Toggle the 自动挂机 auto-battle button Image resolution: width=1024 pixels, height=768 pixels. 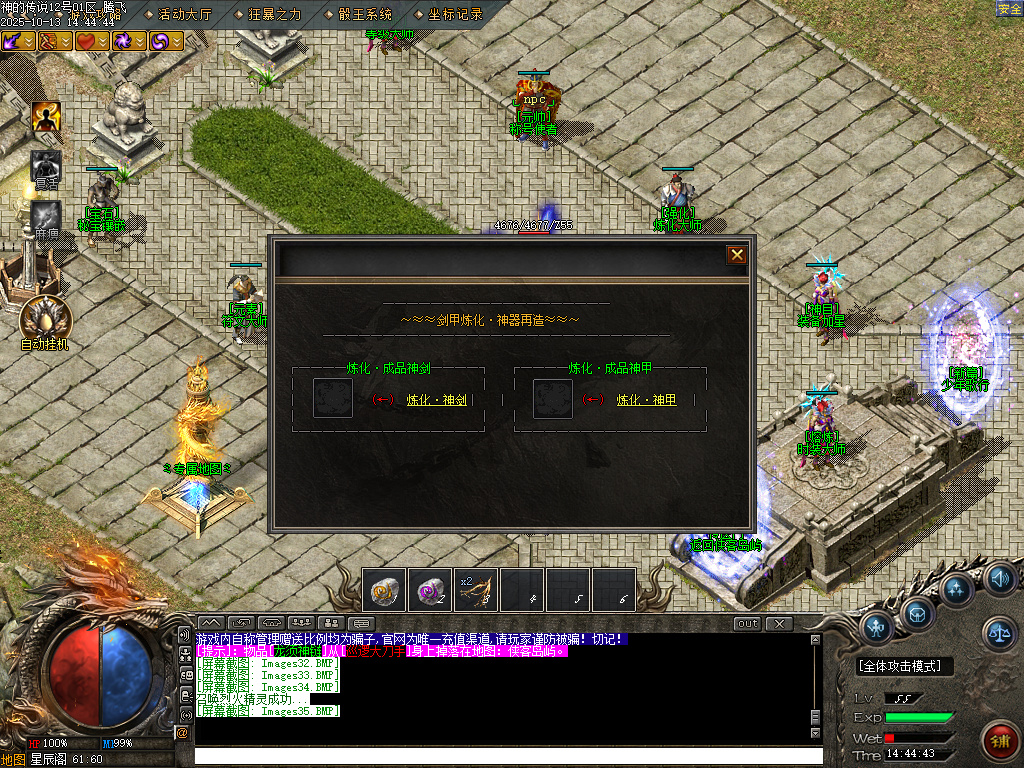pyautogui.click(x=46, y=318)
